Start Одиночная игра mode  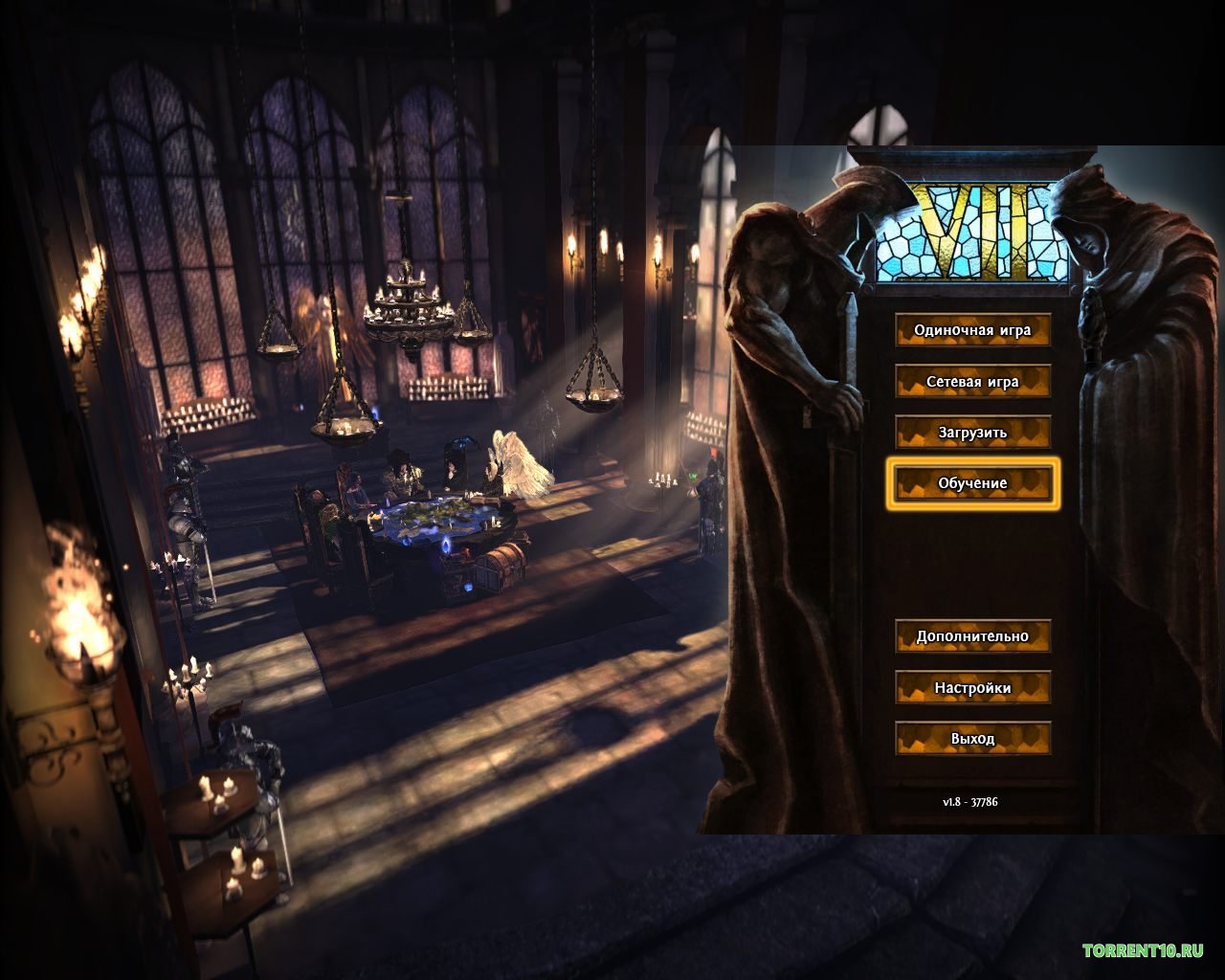972,330
